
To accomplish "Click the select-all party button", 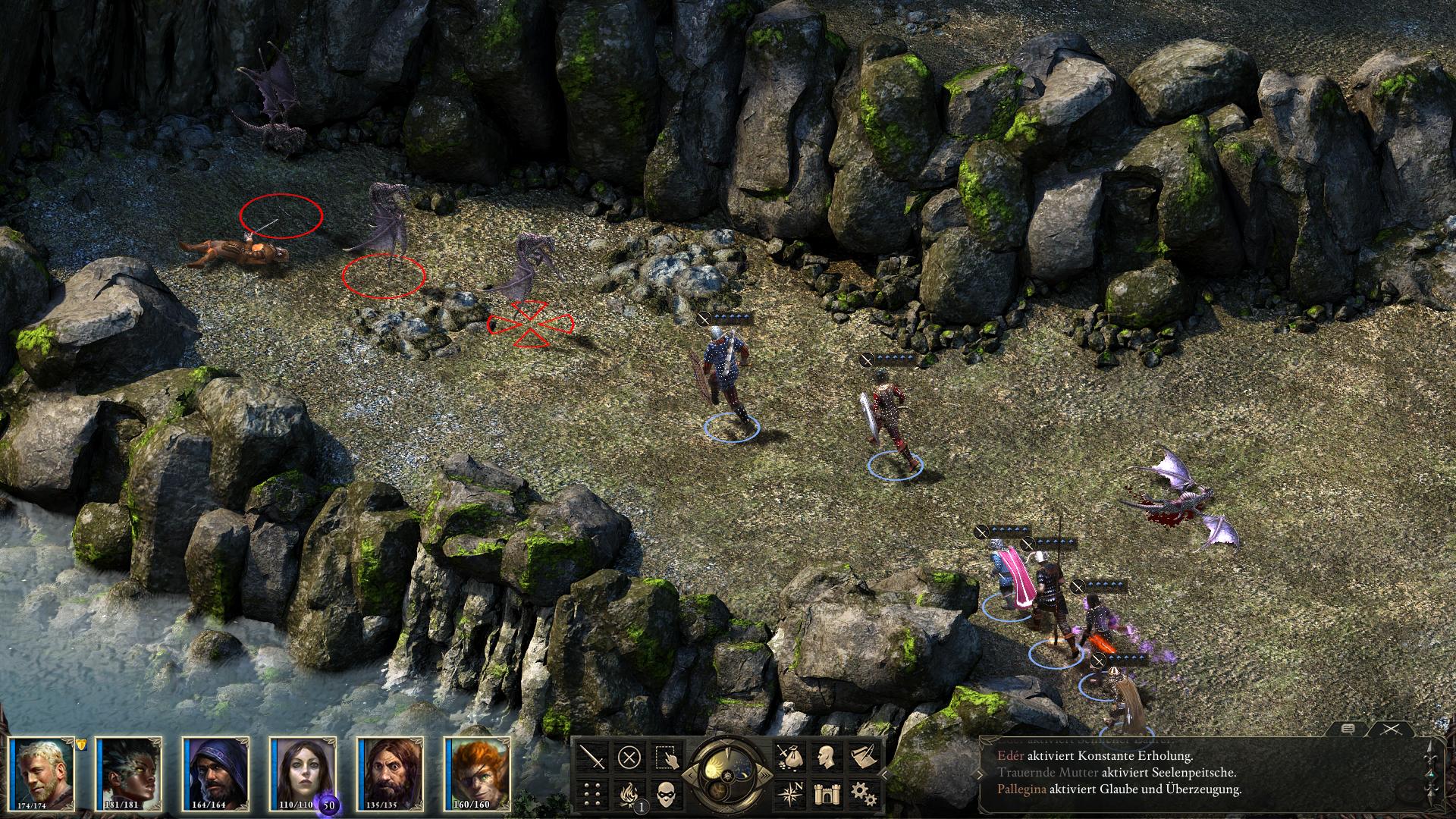I will [667, 757].
